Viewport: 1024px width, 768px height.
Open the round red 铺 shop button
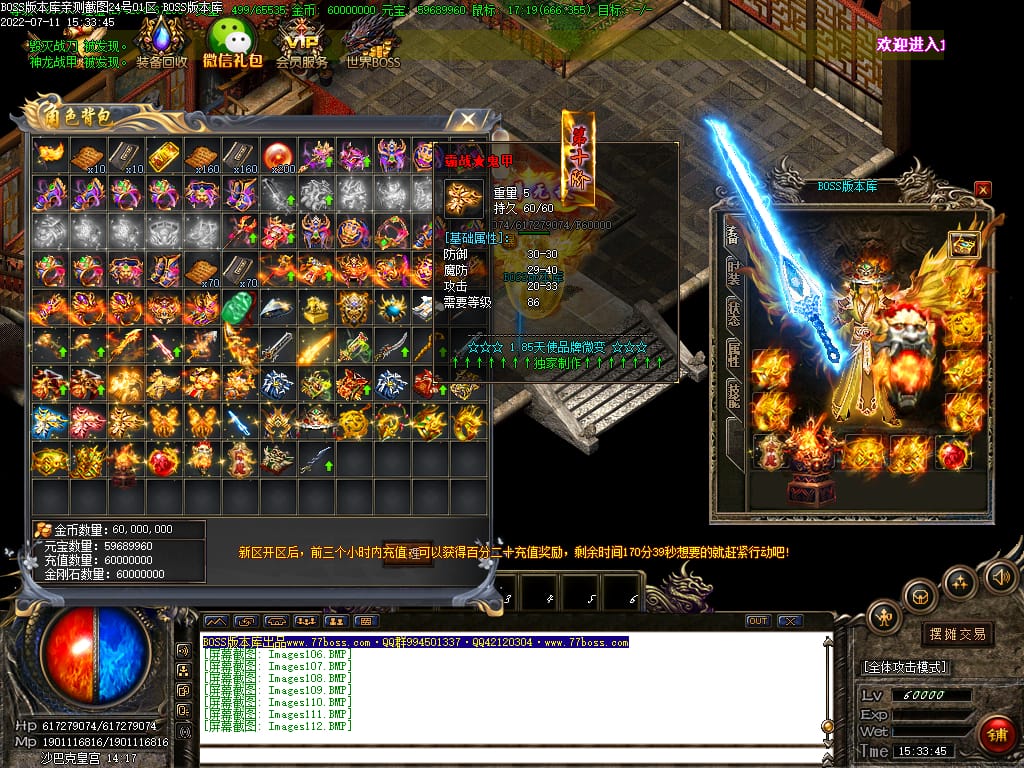[x=995, y=734]
